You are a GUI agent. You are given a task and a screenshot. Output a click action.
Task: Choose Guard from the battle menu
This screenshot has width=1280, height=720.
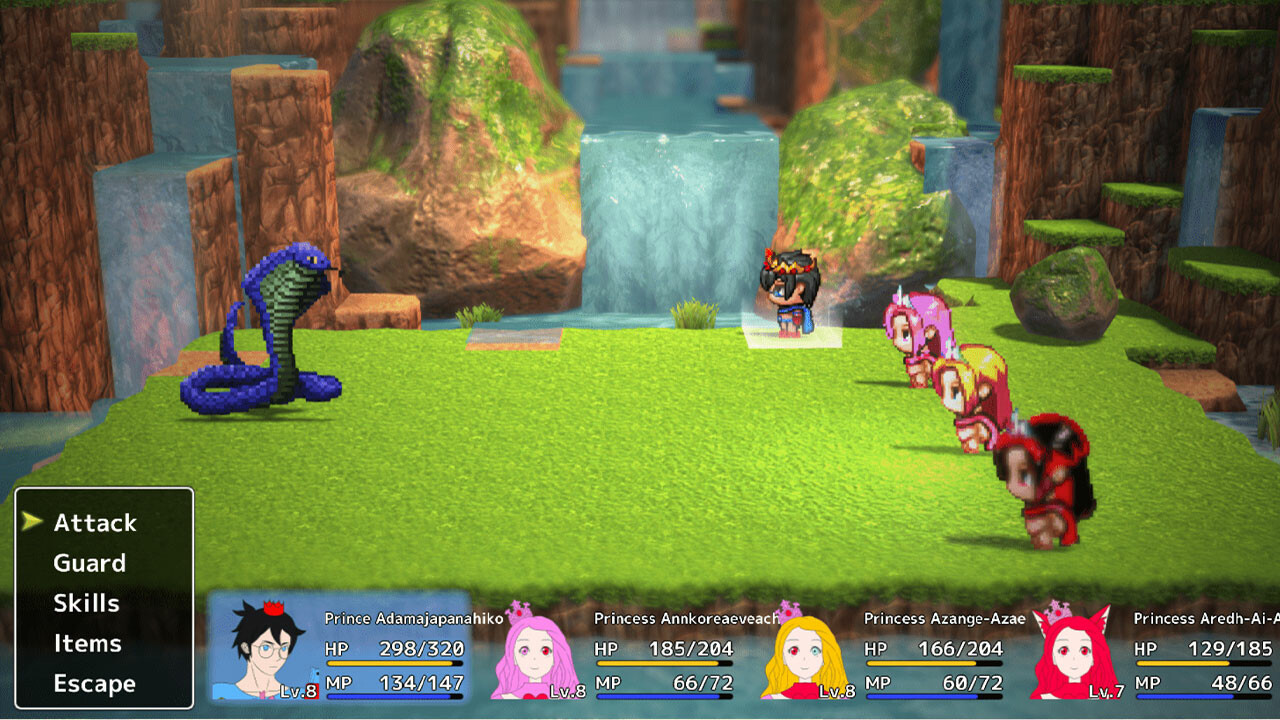coord(90,563)
